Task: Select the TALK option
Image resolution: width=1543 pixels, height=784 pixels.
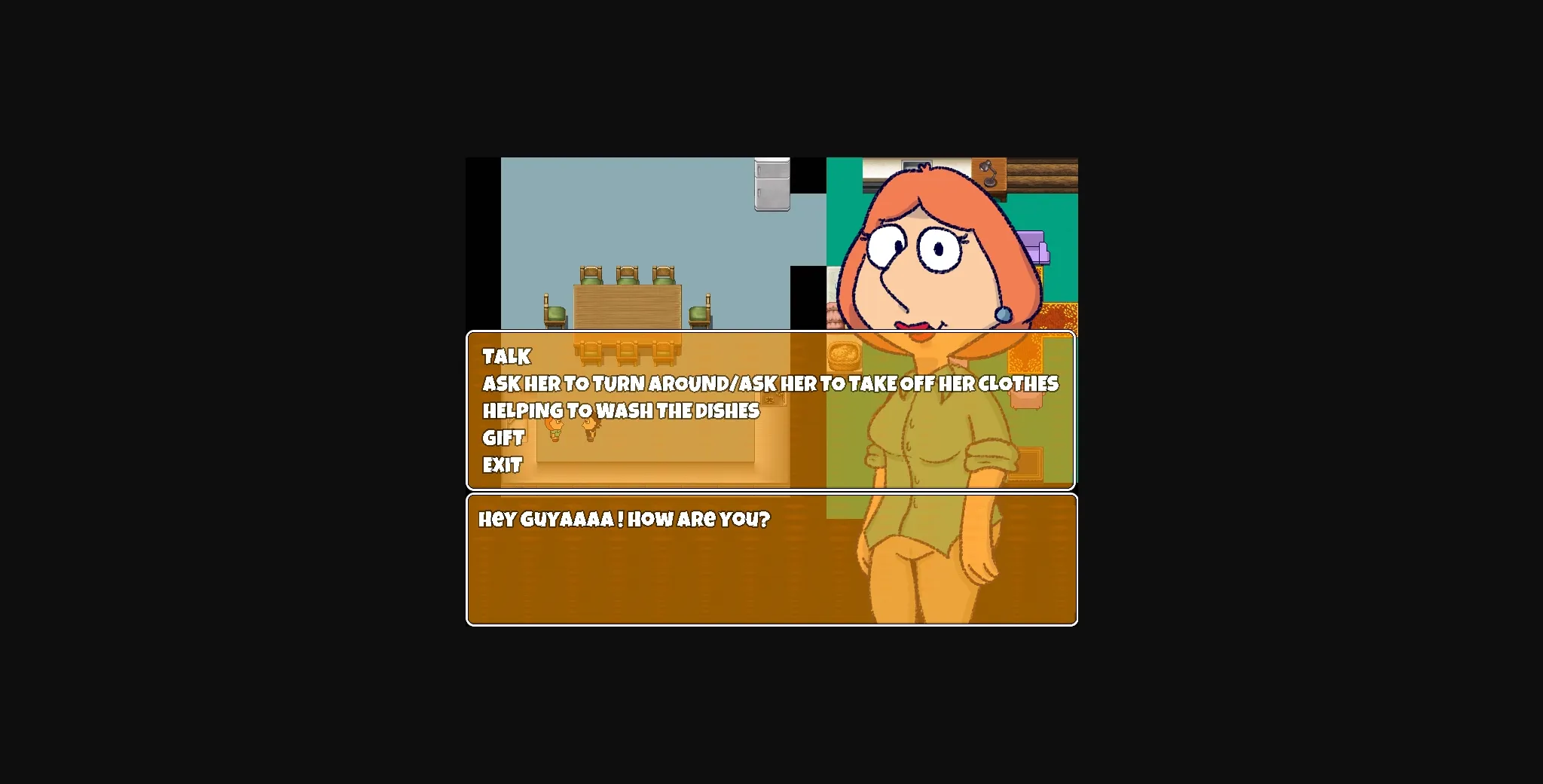Action: (x=506, y=356)
